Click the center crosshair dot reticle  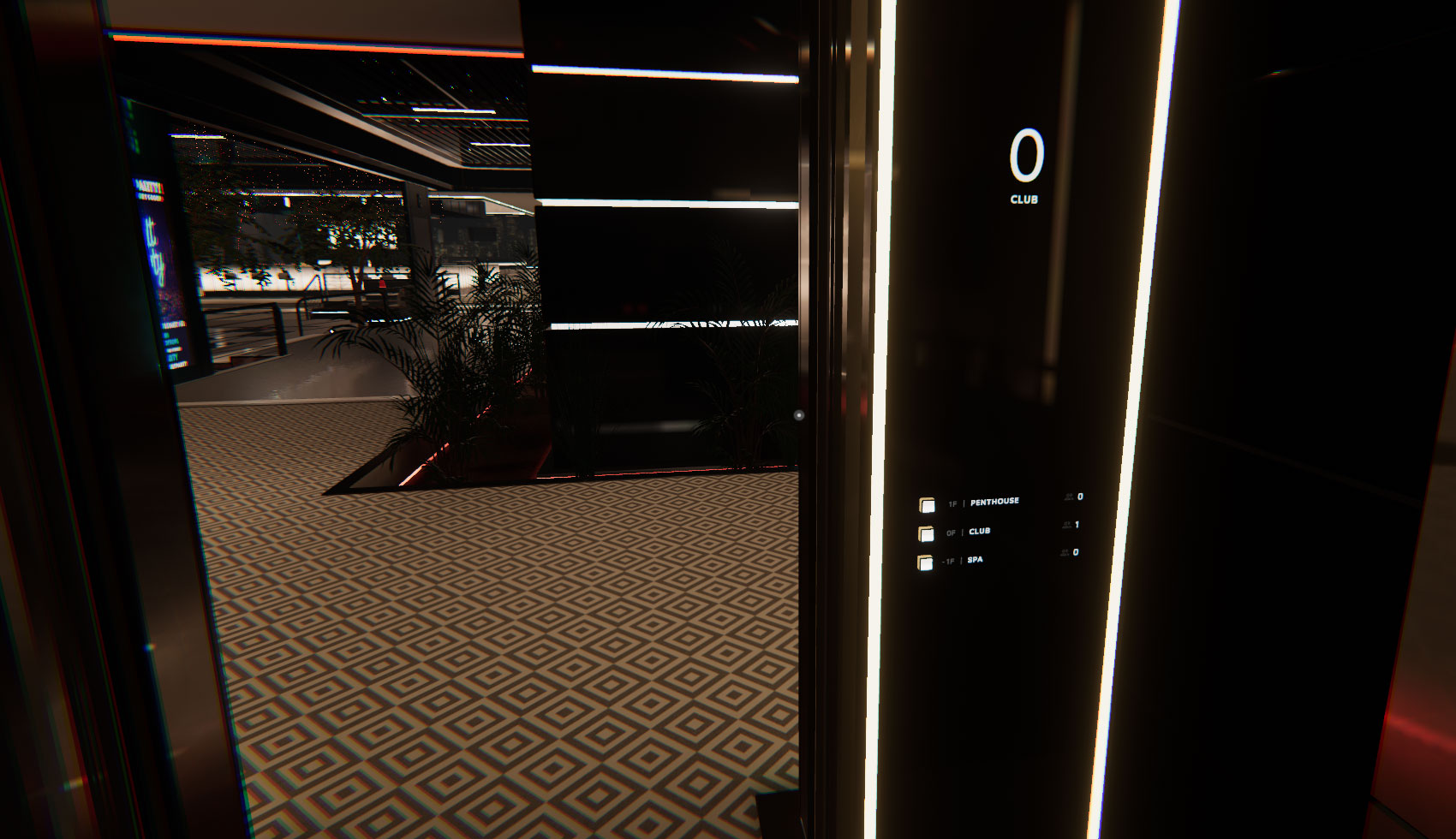click(x=798, y=414)
